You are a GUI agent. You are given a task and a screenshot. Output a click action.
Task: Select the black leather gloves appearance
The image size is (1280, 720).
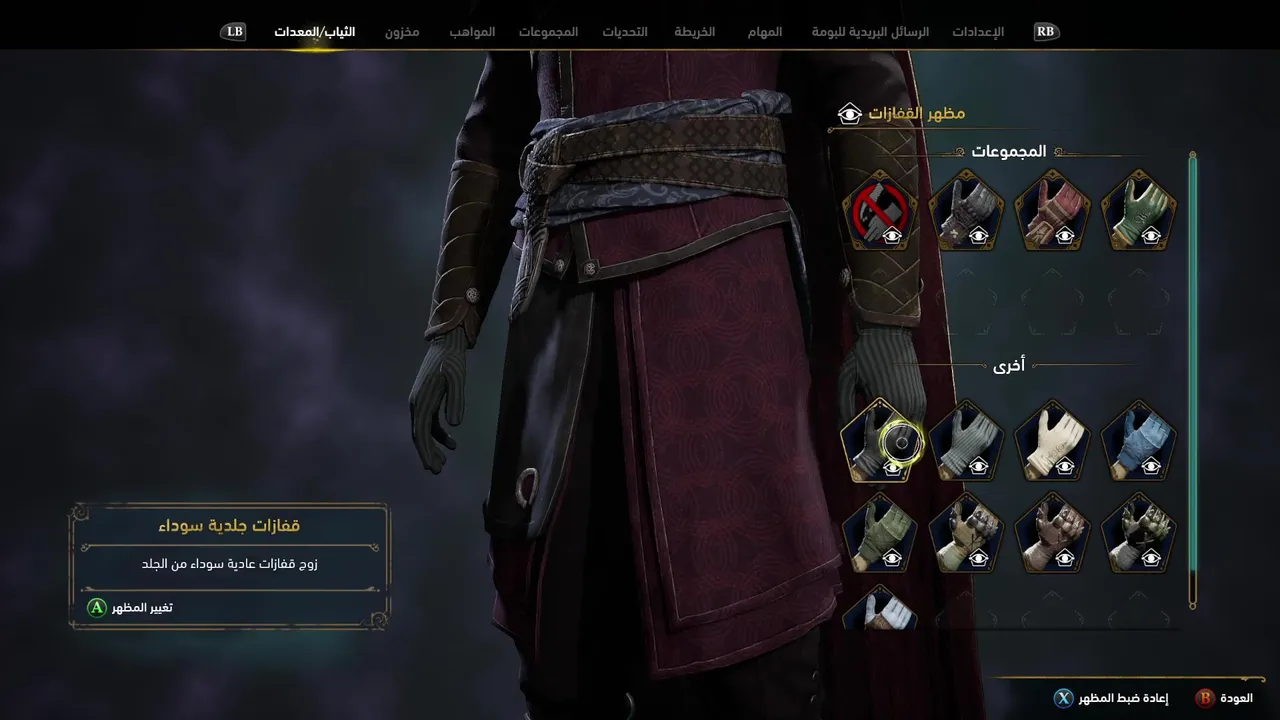[x=879, y=441]
